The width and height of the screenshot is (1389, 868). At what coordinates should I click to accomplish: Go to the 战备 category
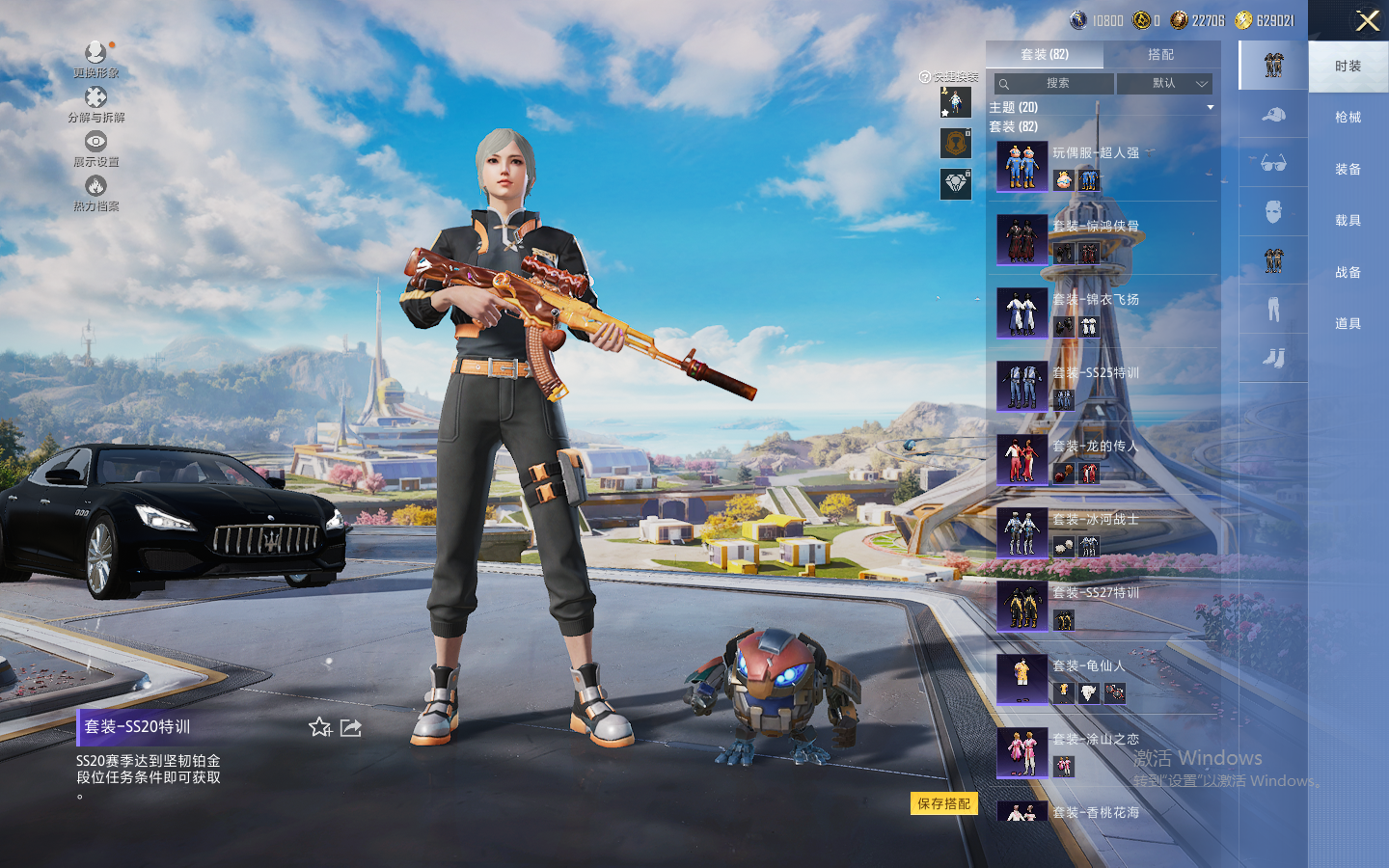tap(1348, 273)
